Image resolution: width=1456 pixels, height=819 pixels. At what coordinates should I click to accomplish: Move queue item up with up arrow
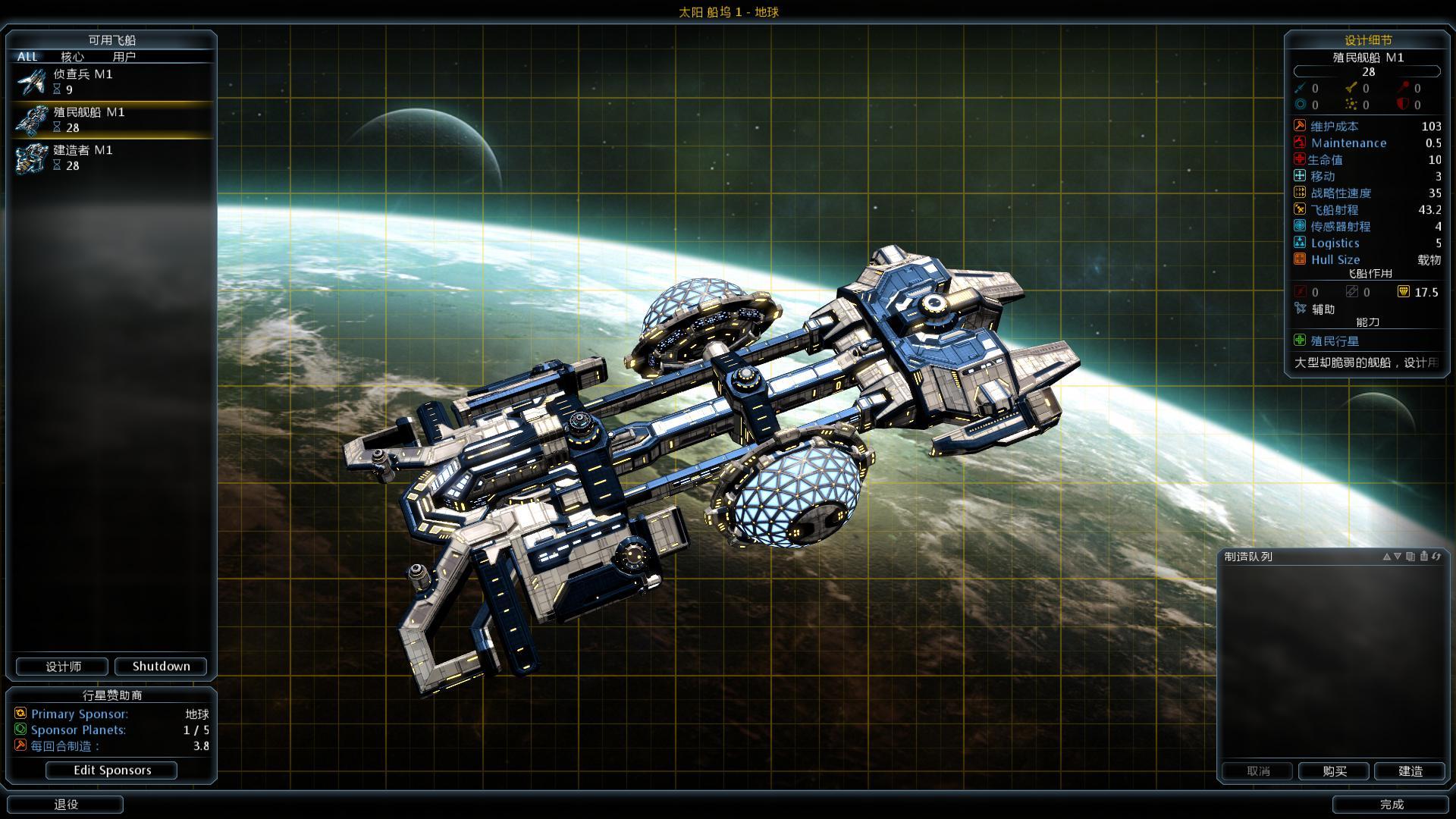pos(1386,556)
